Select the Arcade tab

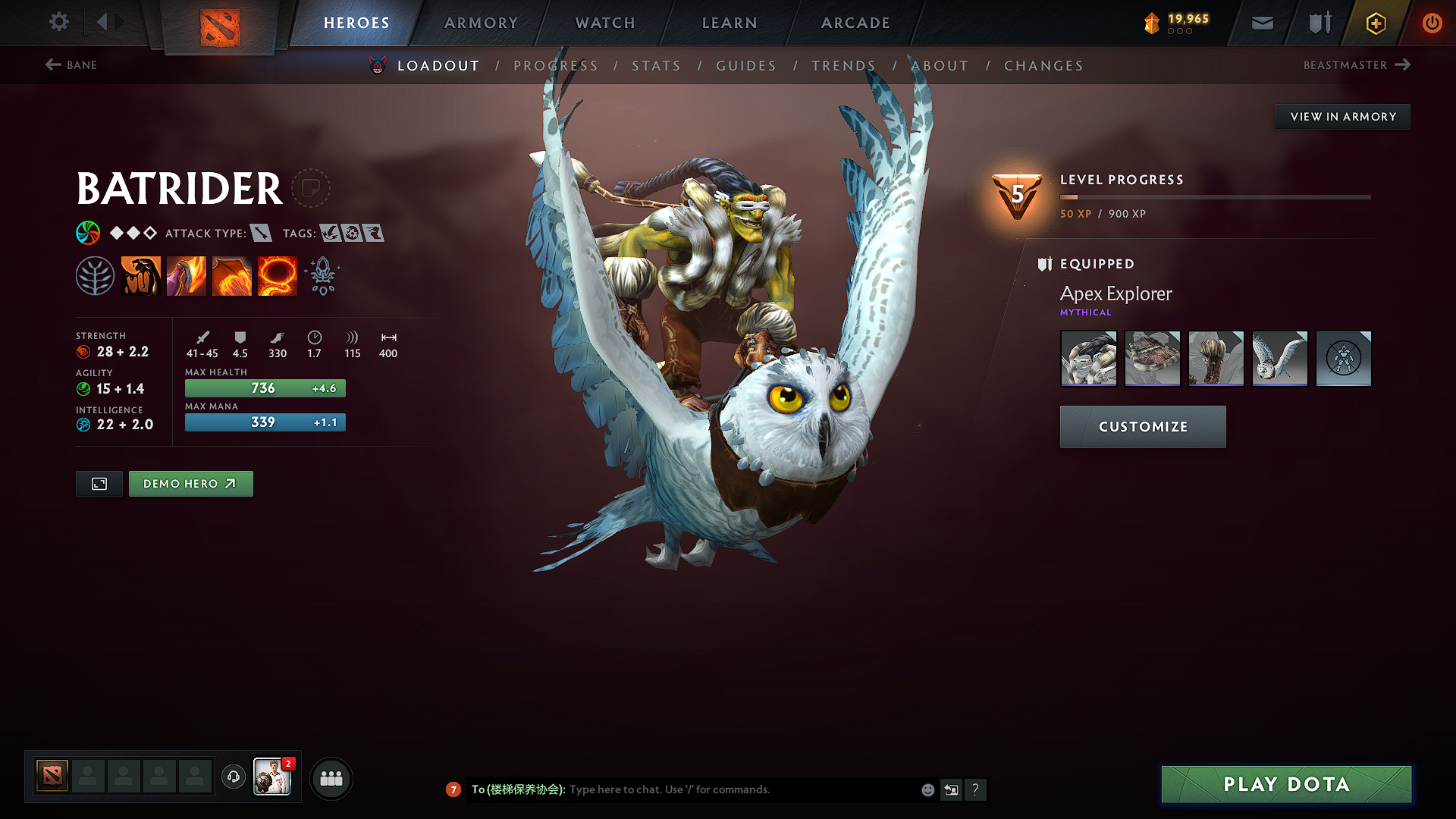click(x=855, y=23)
